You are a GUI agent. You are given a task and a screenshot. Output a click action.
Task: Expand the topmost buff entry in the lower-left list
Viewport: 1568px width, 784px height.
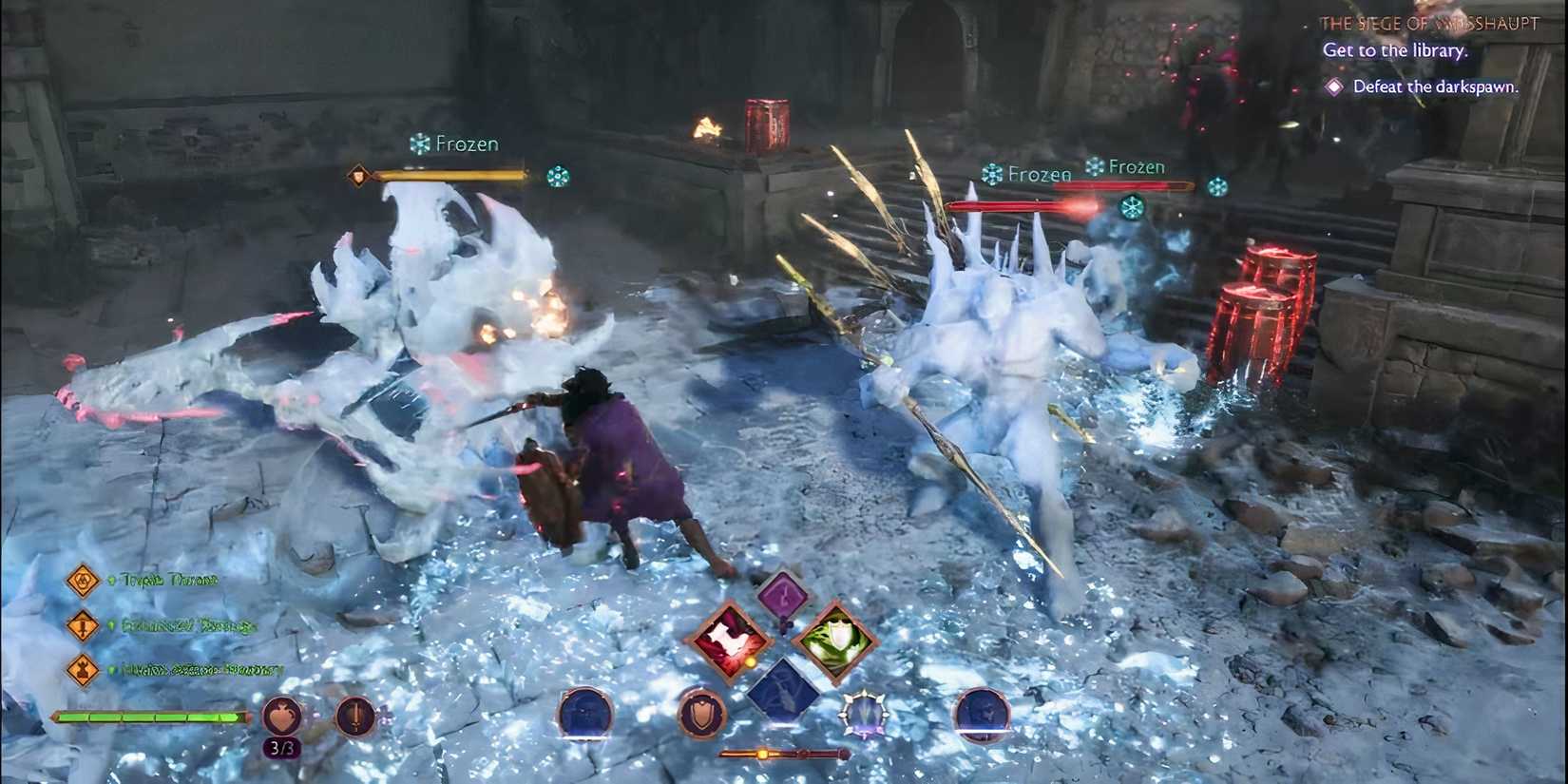pos(84,580)
